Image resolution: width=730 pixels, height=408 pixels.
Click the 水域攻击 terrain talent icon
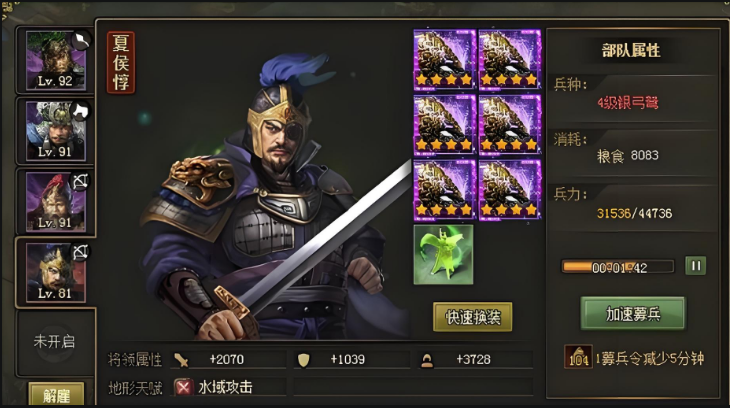coord(184,386)
